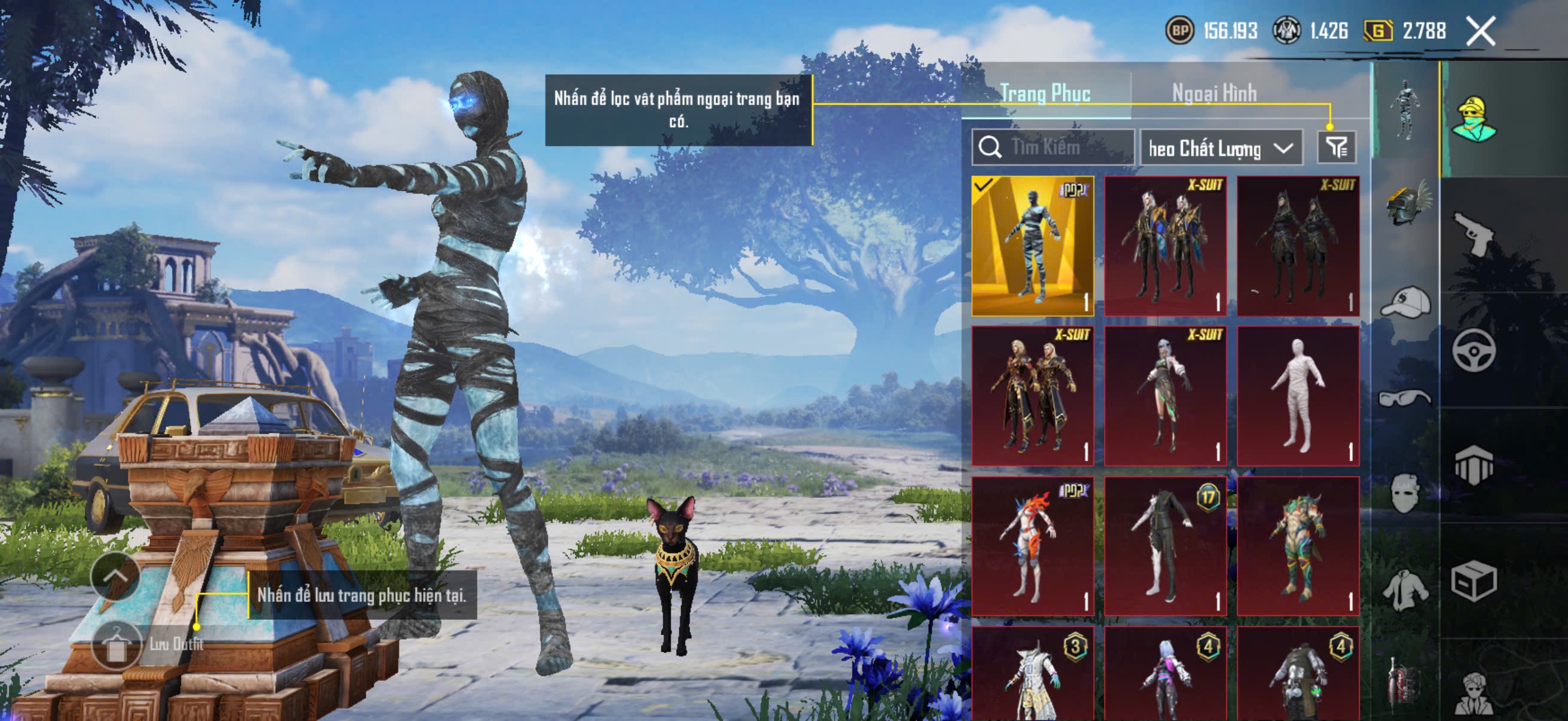This screenshot has width=1568, height=721.
Task: Open the Theo Chất Lượng sort dropdown
Action: [x=1221, y=148]
